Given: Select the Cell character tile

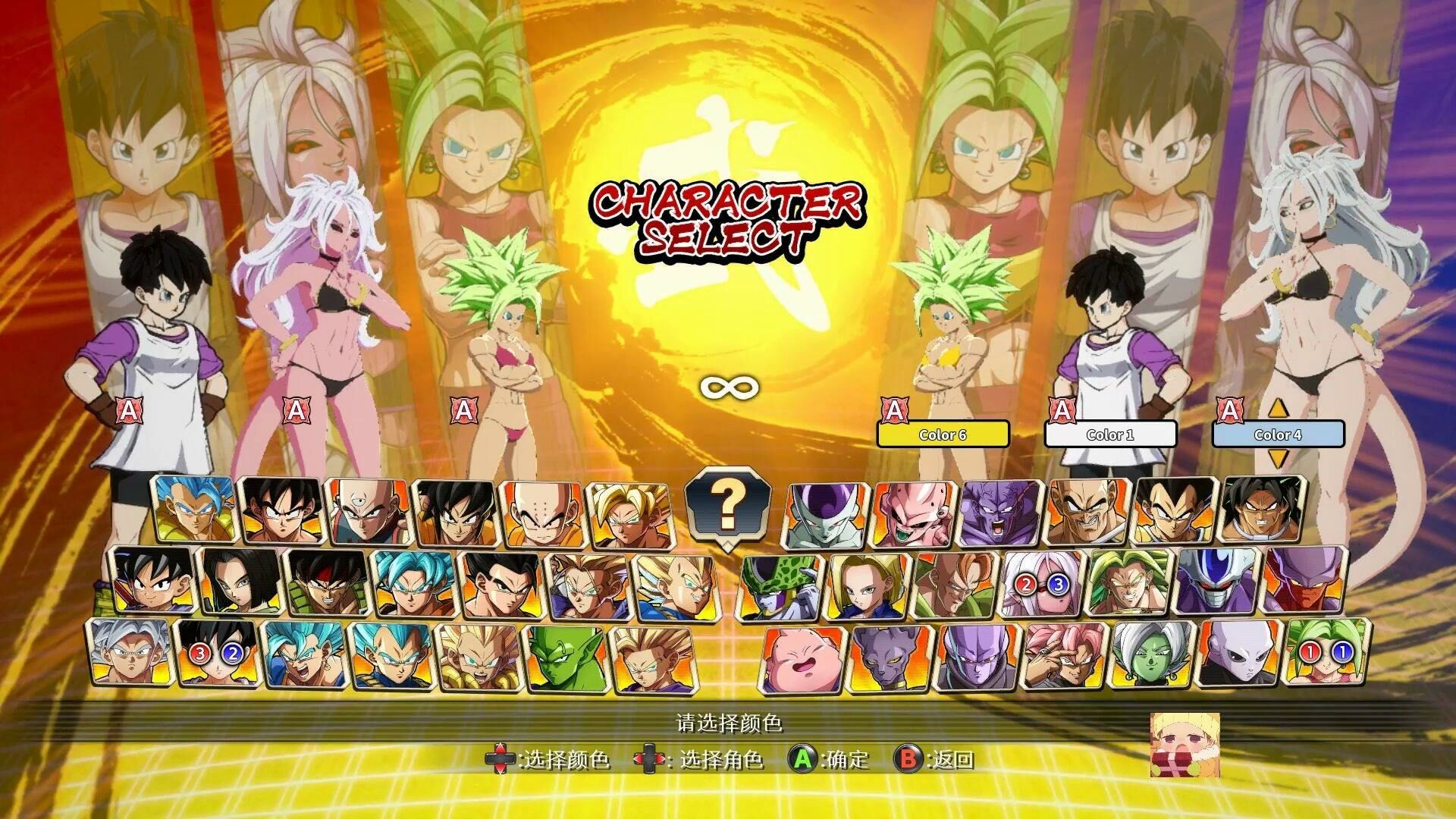Looking at the screenshot, I should pos(780,584).
